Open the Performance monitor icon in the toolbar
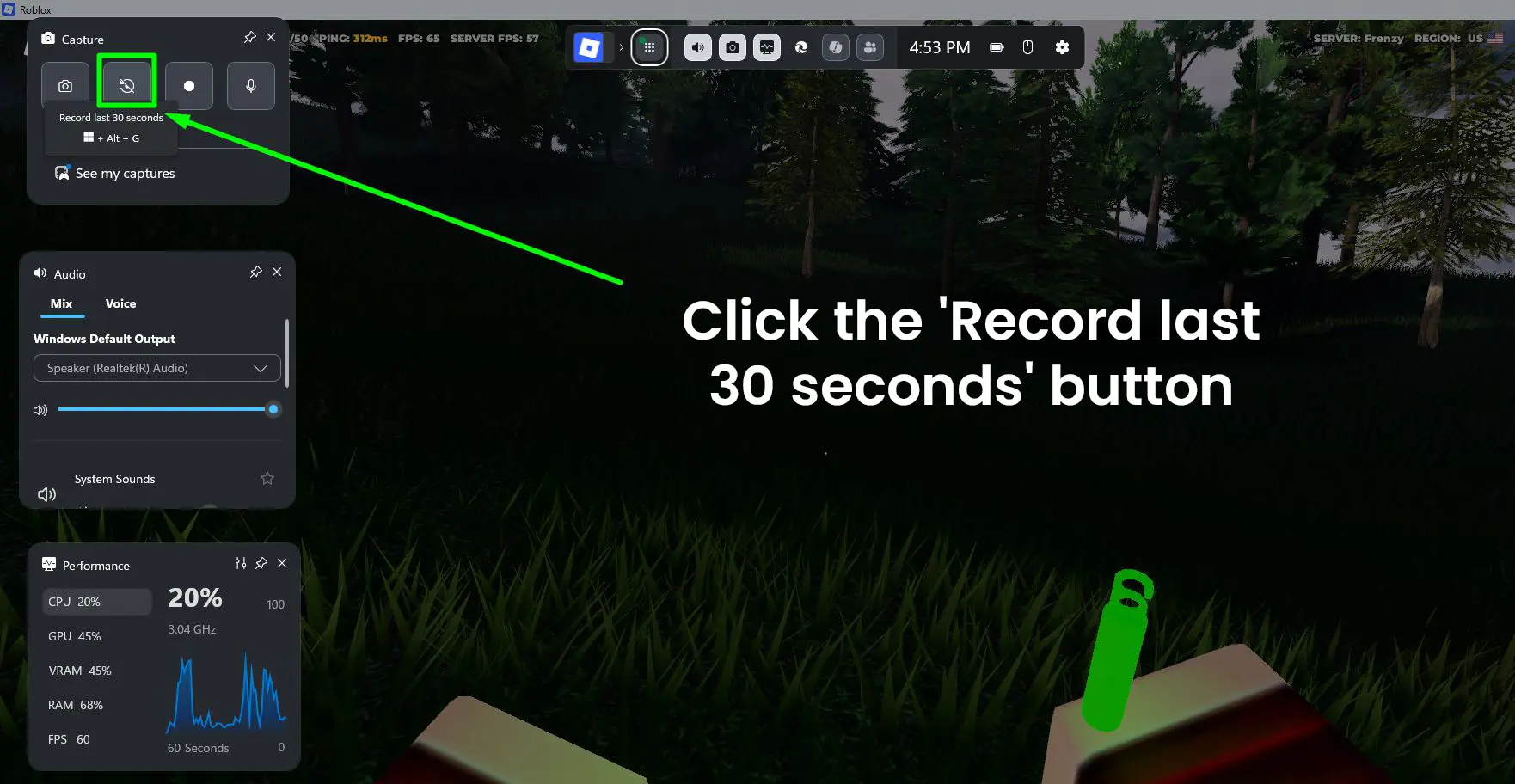1515x784 pixels. pos(767,47)
